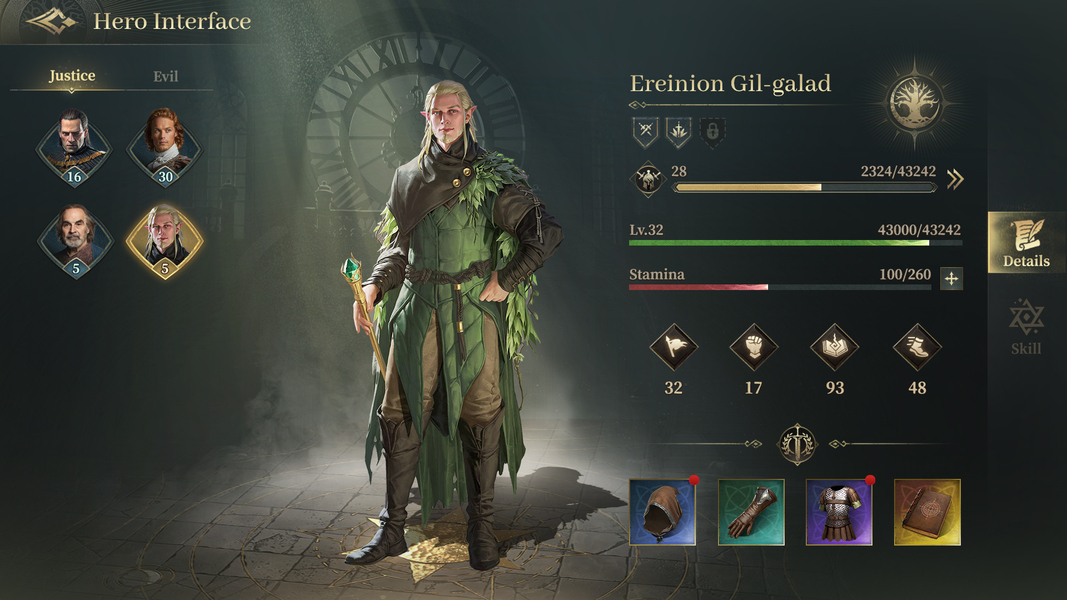Select the leather gauntlet equipment slot

click(x=751, y=512)
